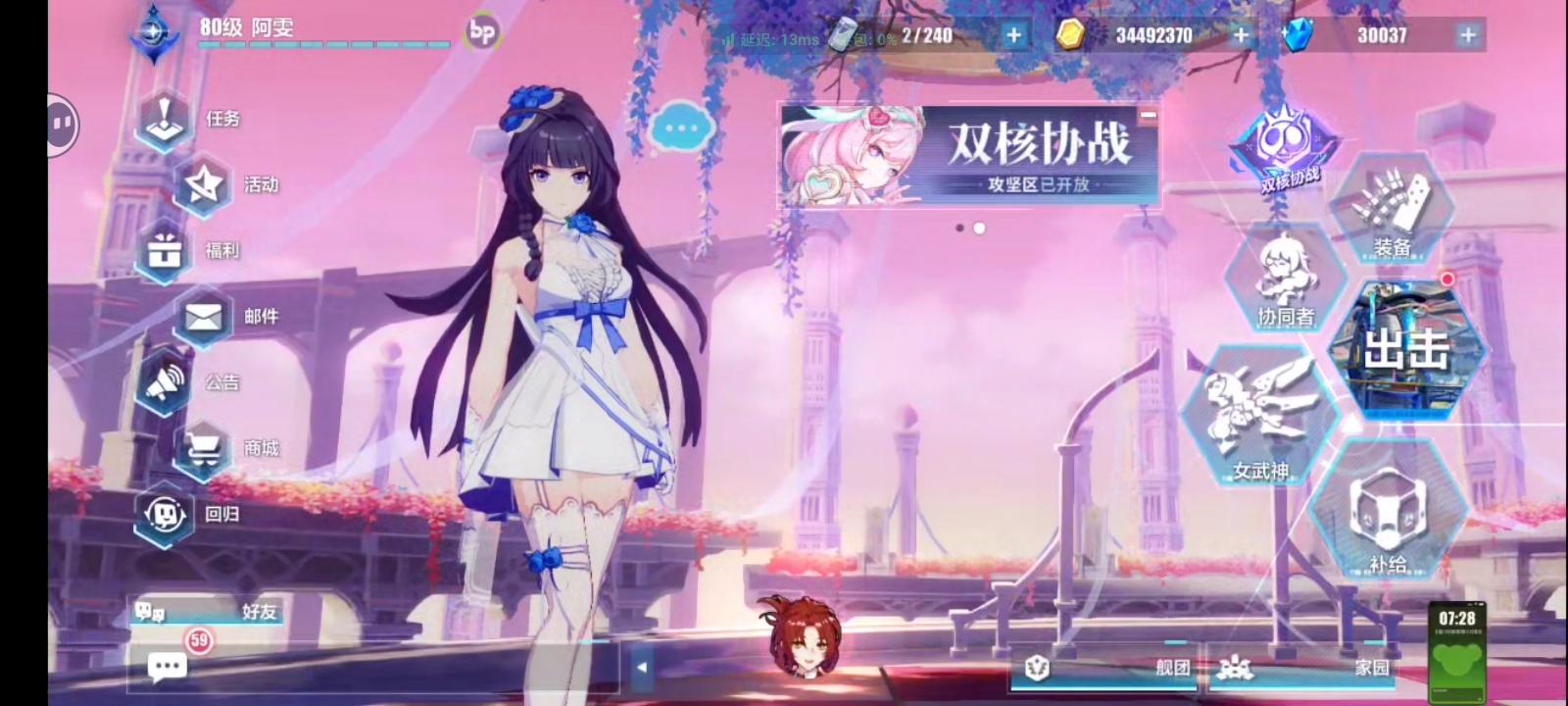The image size is (1568, 706).
Task: Open the 任务 missions panel
Action: (165, 120)
